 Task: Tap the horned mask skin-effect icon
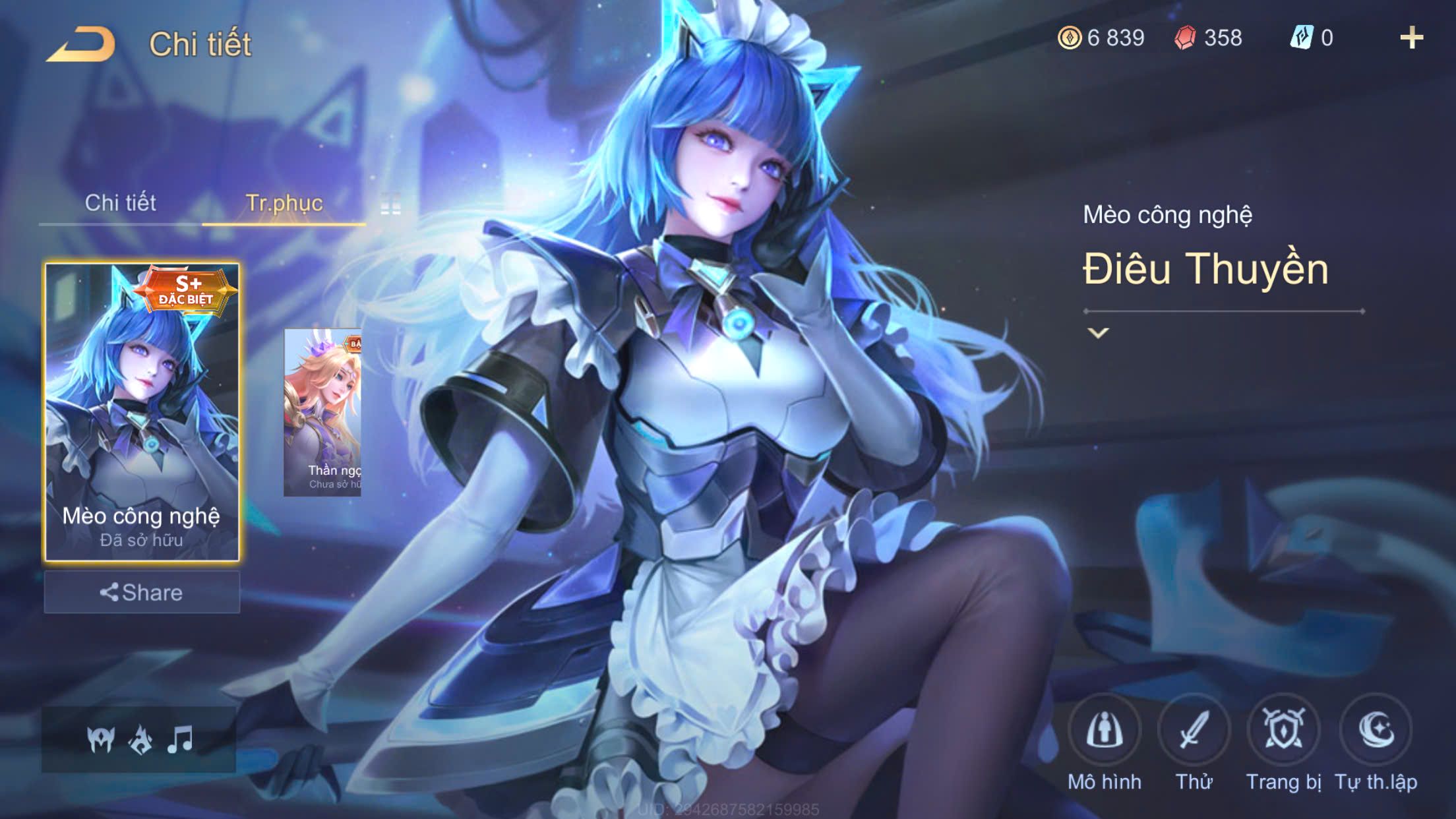click(x=101, y=739)
